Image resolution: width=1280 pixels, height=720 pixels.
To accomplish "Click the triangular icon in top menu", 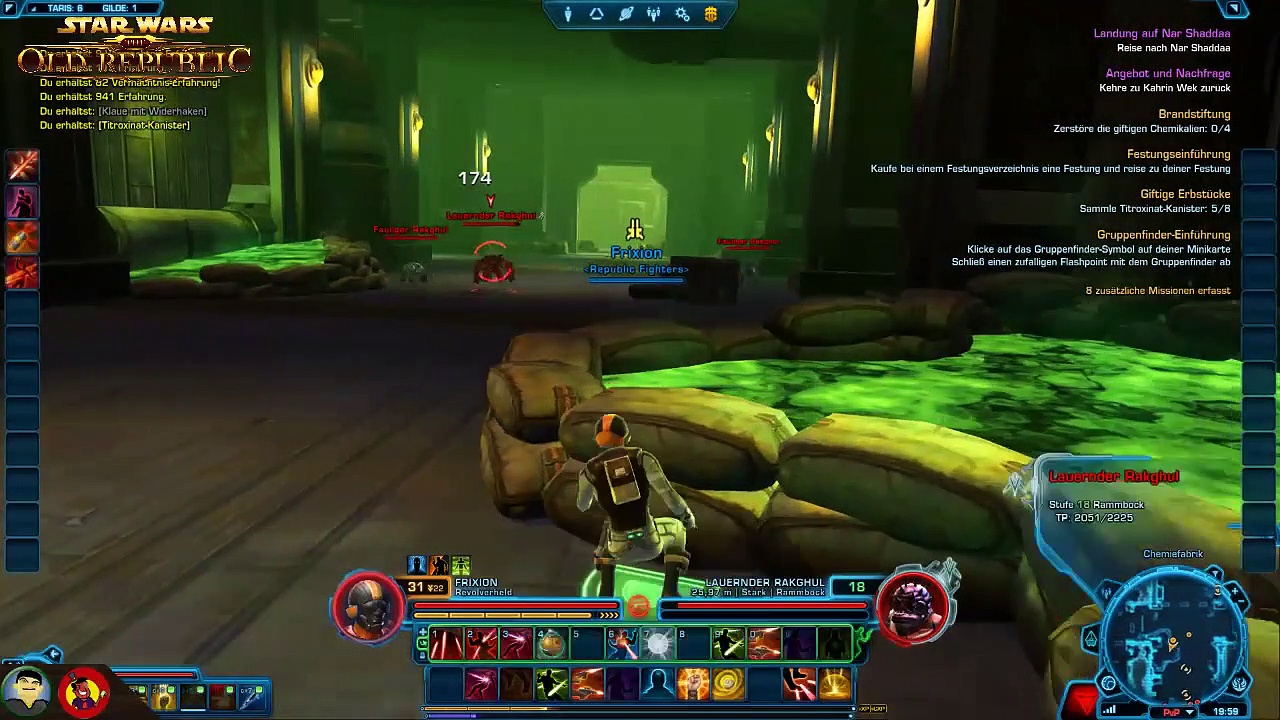I will 597,14.
